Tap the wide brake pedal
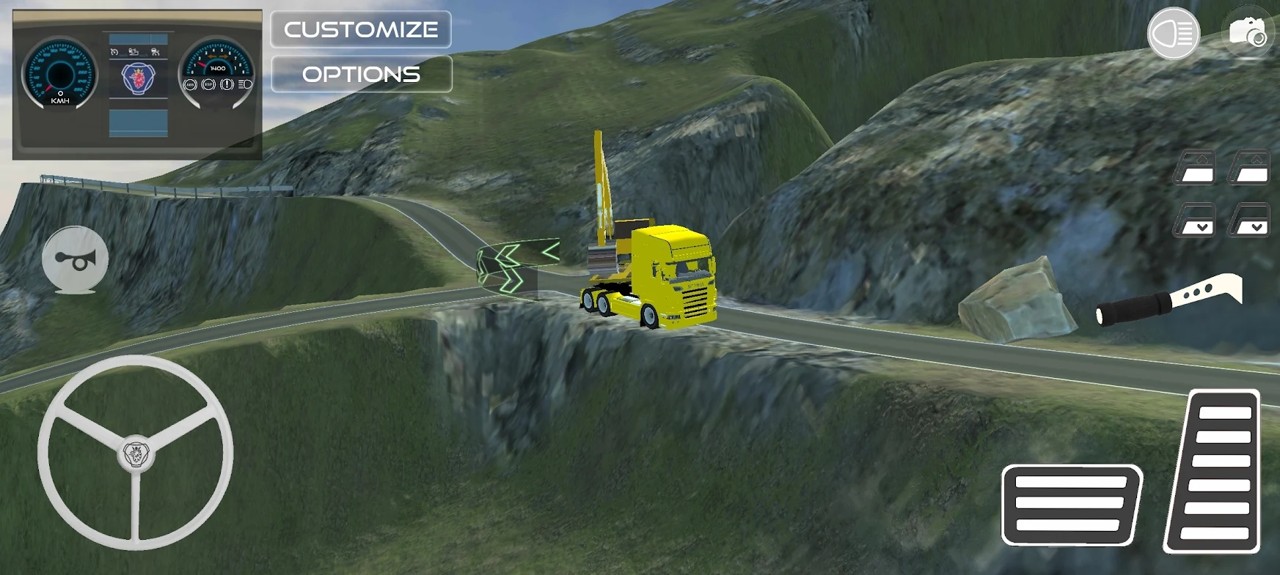Screen dimensions: 1280x575 (x=1072, y=504)
